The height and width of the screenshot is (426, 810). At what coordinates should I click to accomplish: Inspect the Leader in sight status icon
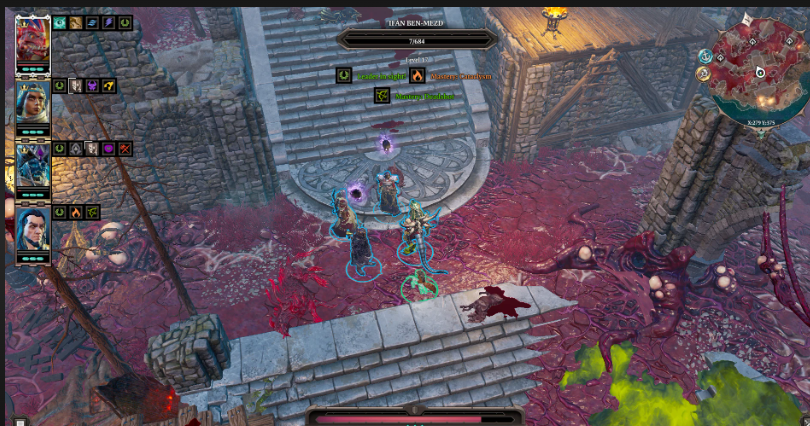tap(343, 75)
